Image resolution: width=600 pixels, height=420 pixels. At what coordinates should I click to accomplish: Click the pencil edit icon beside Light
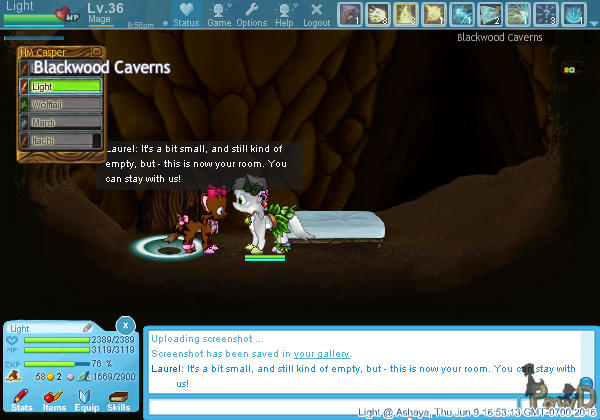[88, 327]
